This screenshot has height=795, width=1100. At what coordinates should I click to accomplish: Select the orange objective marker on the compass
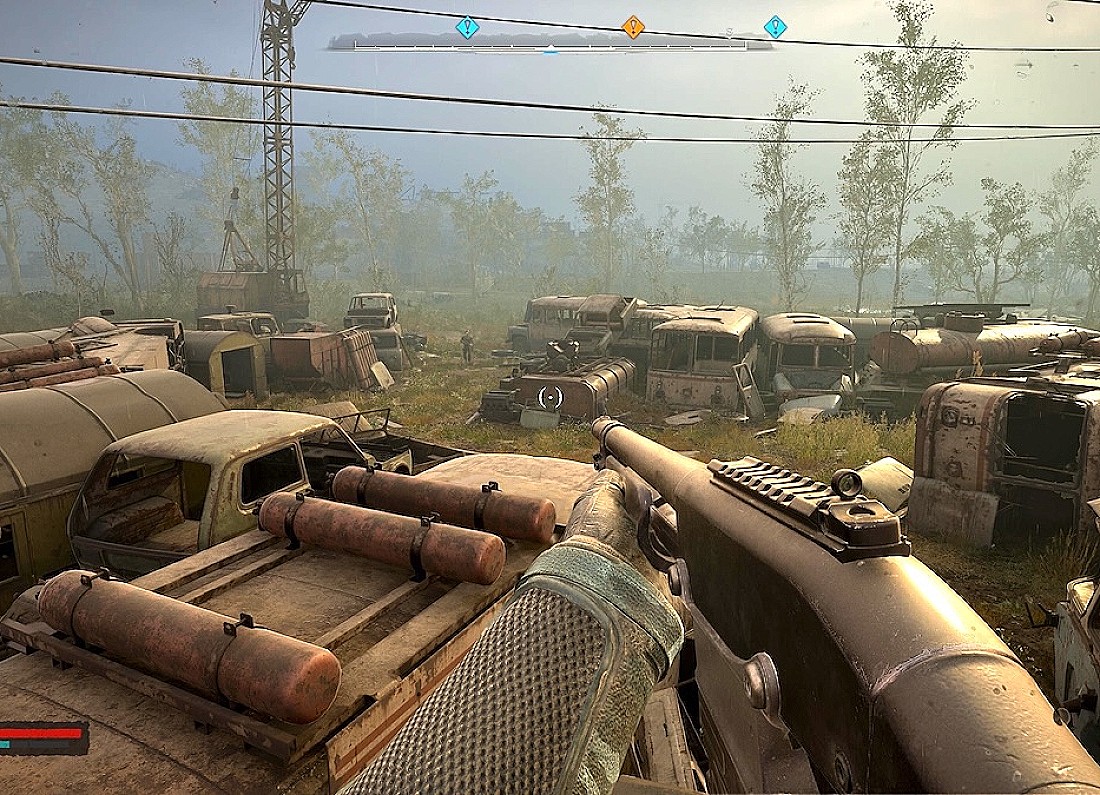click(x=633, y=27)
